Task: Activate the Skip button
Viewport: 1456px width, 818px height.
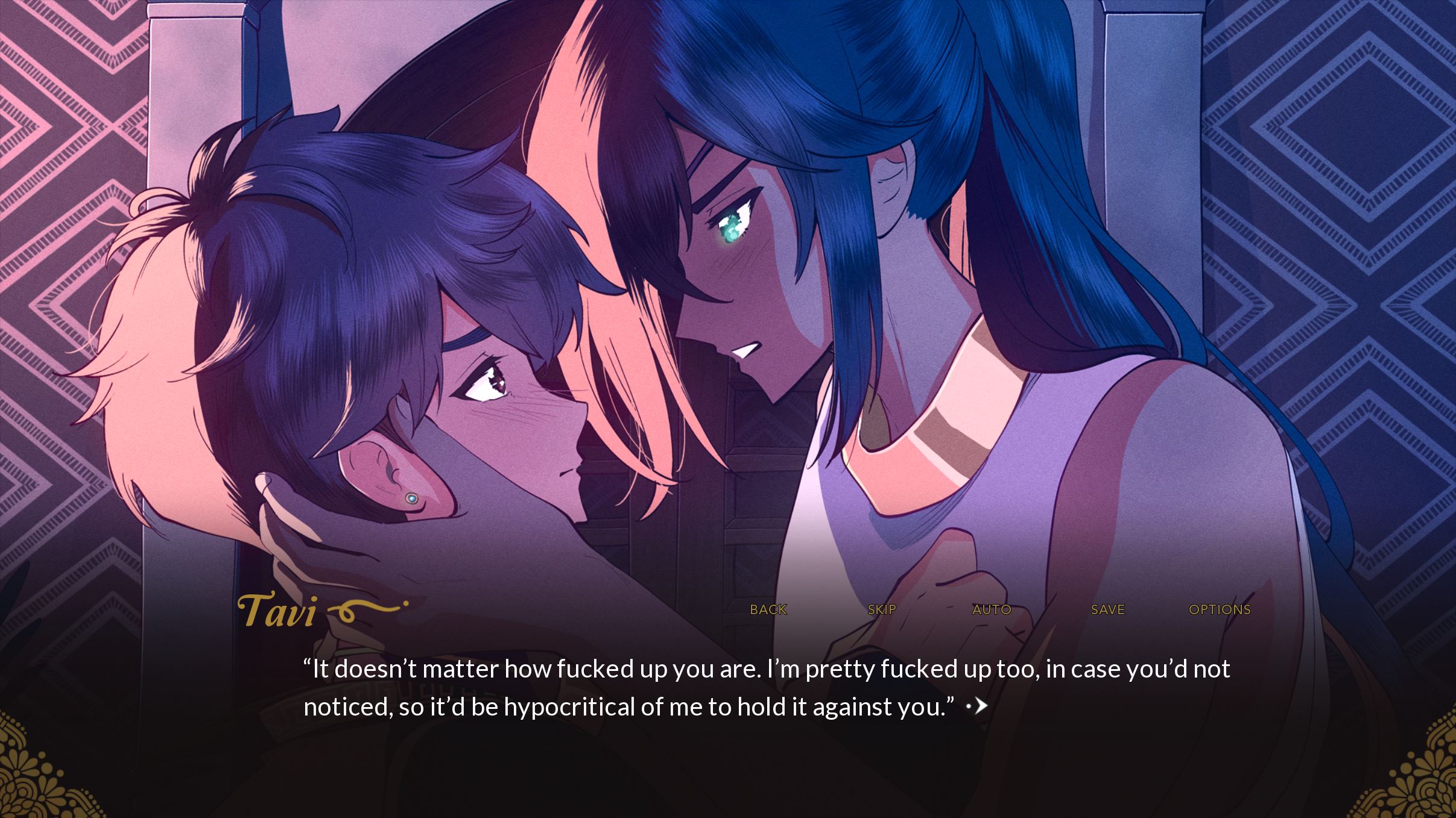Action: pos(881,609)
